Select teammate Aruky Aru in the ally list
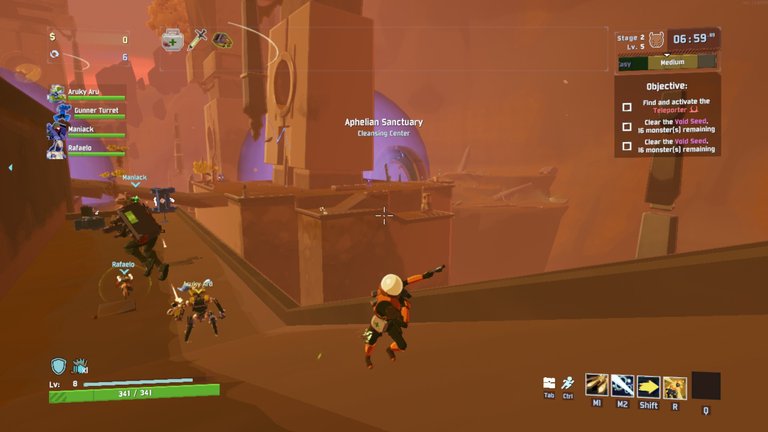This screenshot has width=768, height=432. click(57, 94)
